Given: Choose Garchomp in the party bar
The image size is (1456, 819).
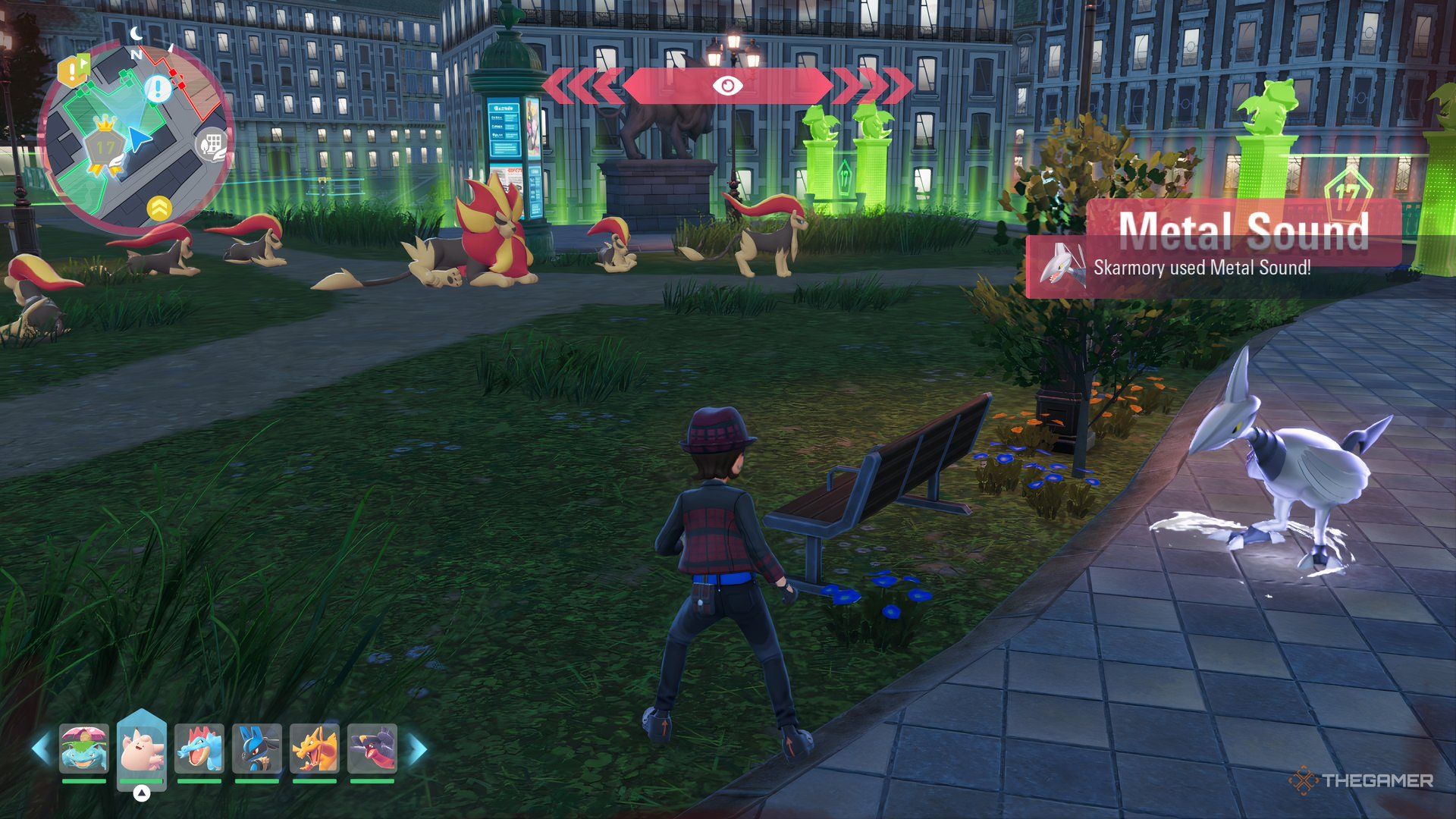Looking at the screenshot, I should point(372,748).
